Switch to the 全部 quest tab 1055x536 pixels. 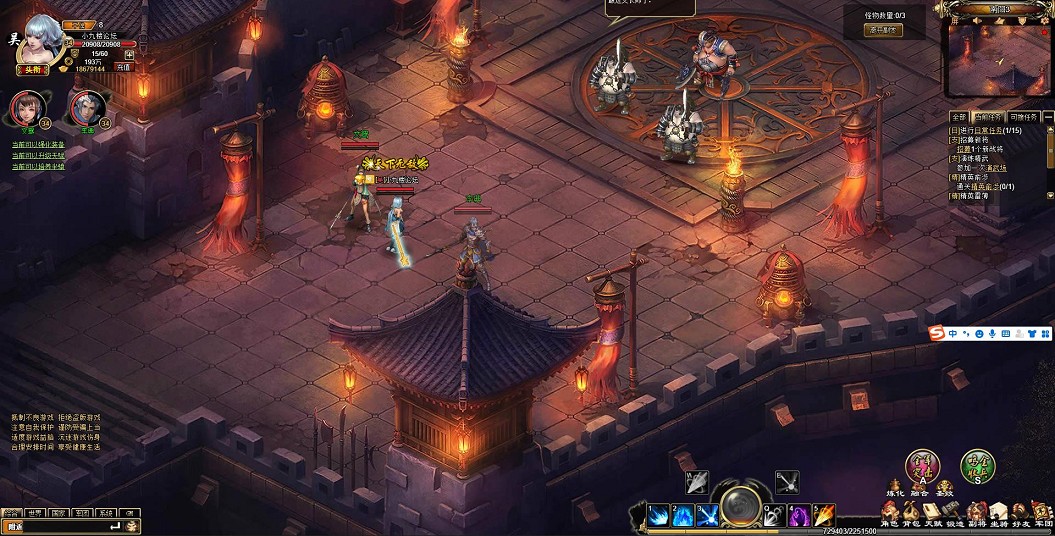958,118
